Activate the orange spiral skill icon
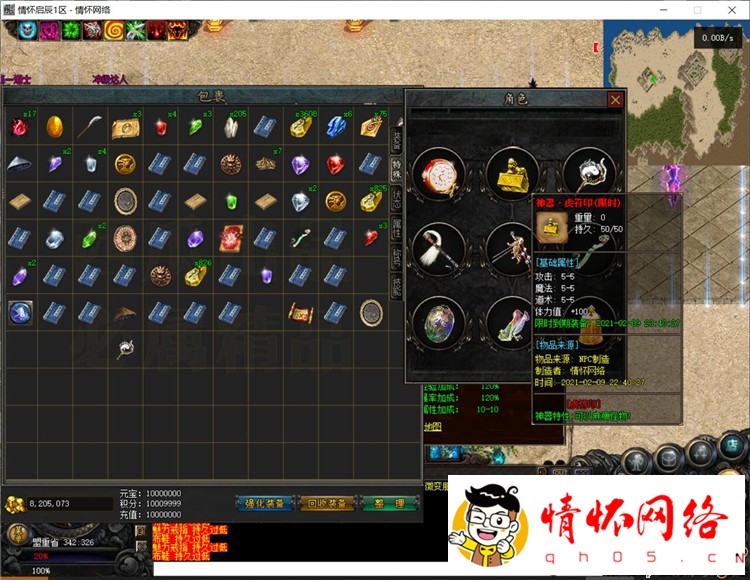 (x=113, y=30)
